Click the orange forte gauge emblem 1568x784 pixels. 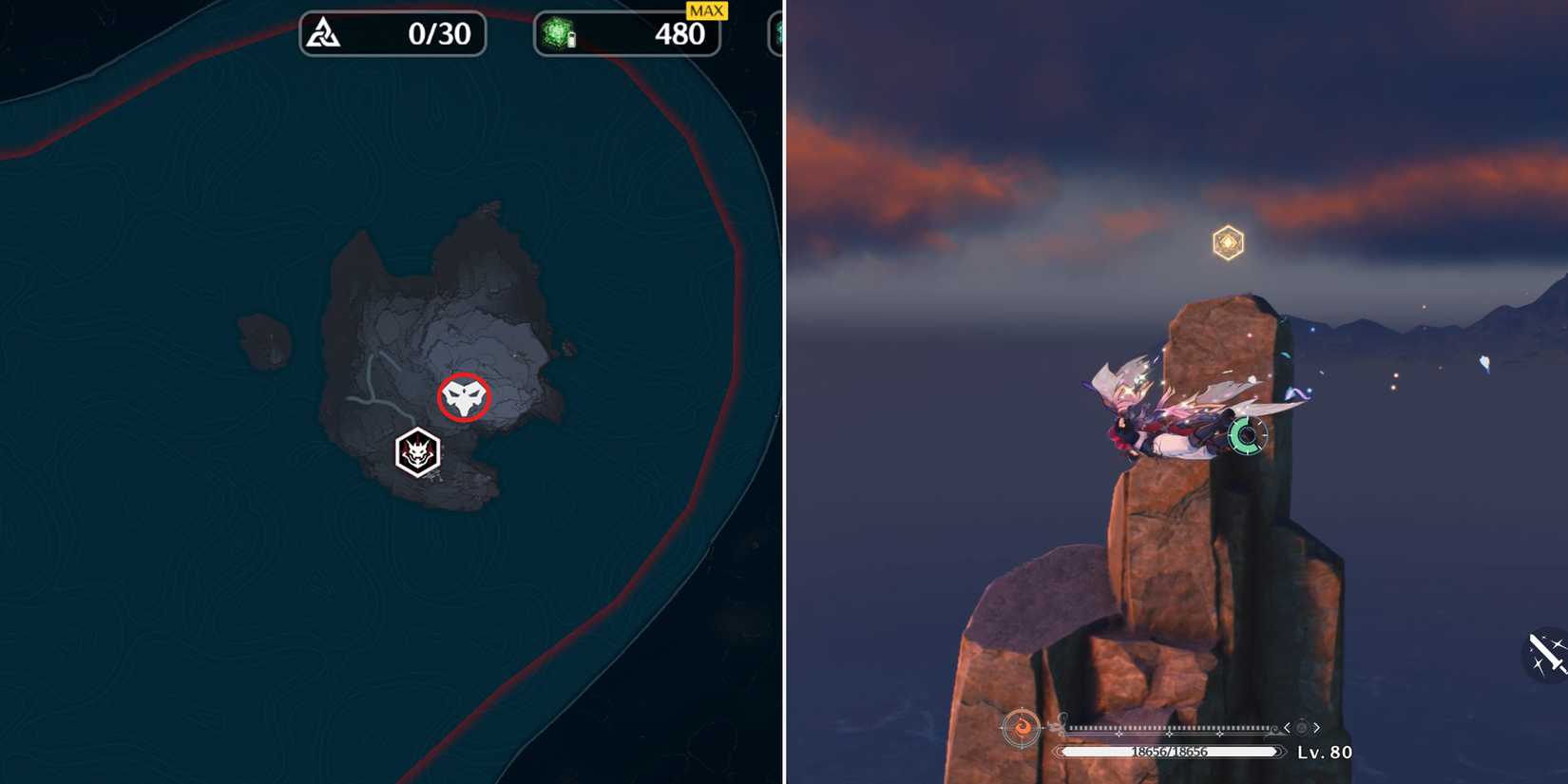point(1023,727)
